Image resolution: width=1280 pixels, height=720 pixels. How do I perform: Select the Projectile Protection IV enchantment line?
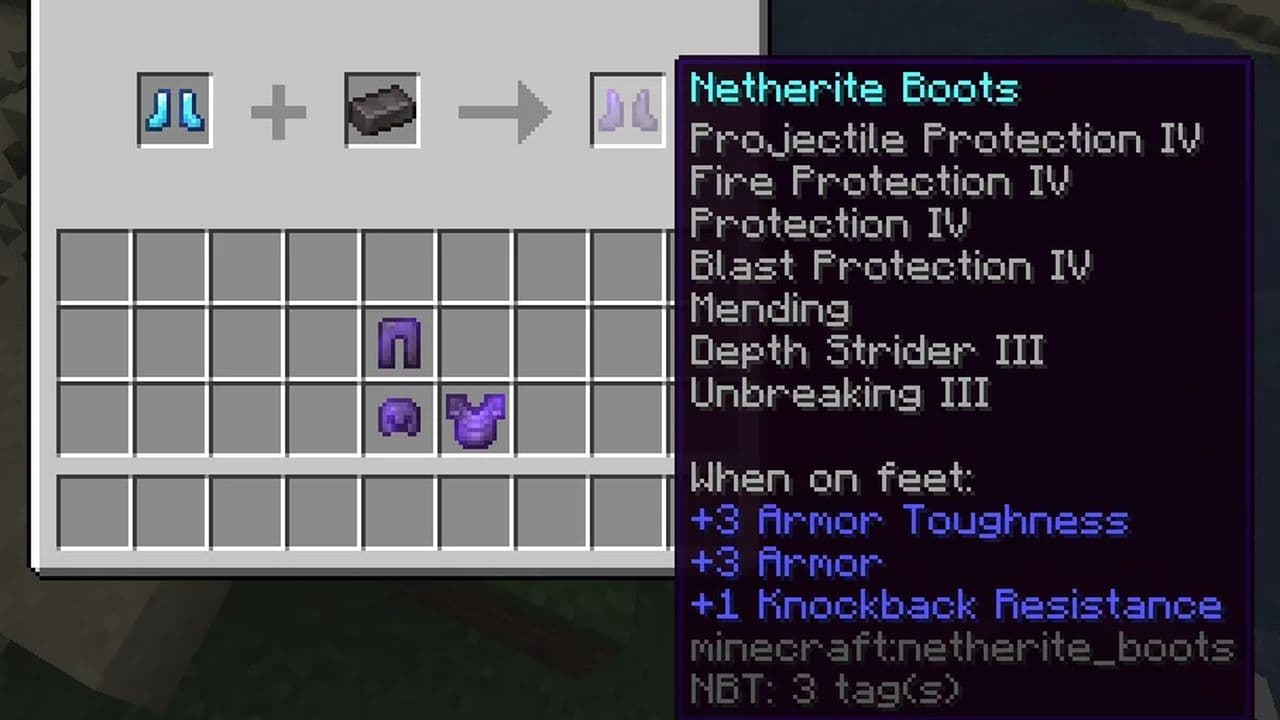[x=945, y=138]
